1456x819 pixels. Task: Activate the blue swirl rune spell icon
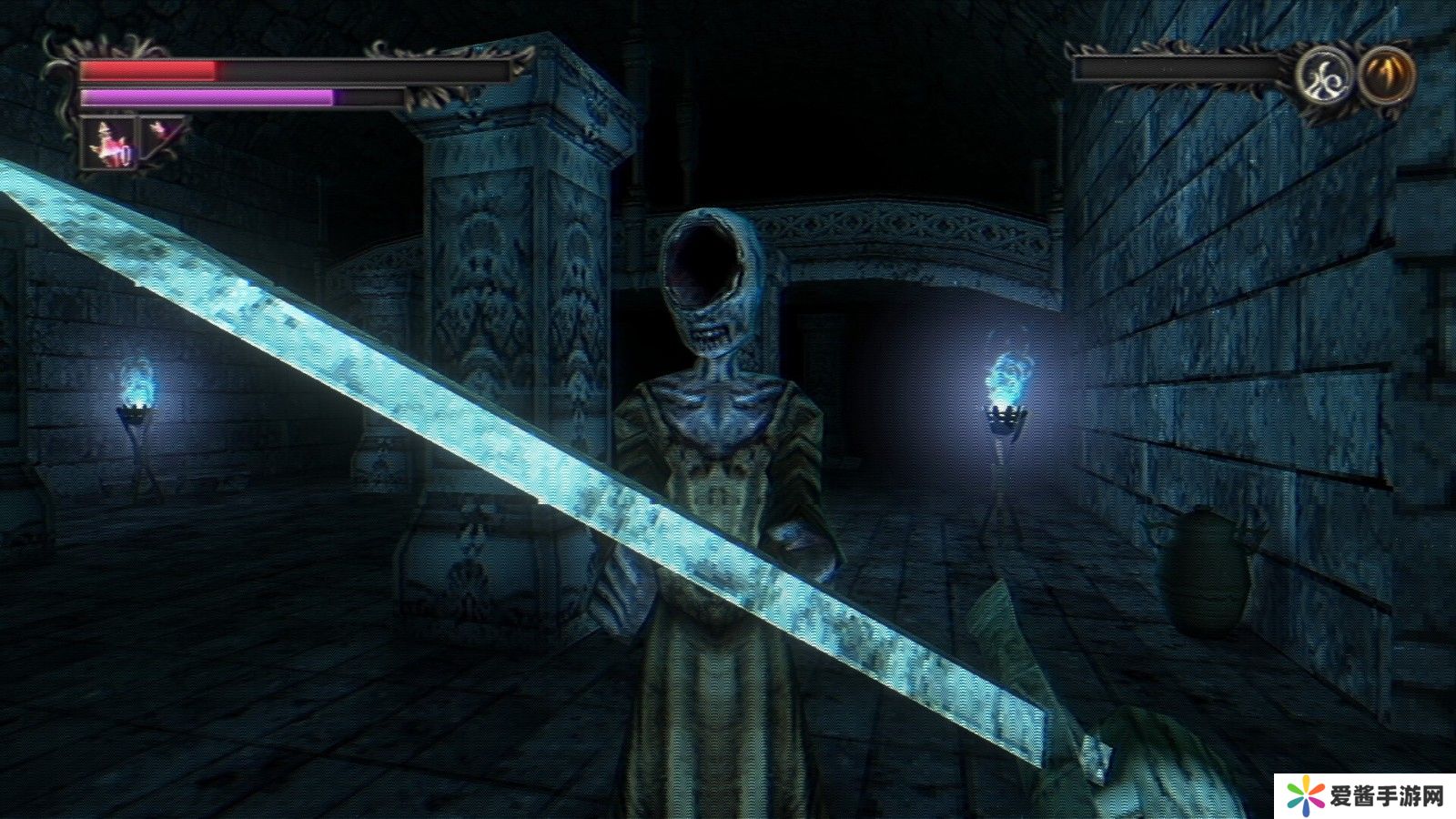tap(1324, 75)
